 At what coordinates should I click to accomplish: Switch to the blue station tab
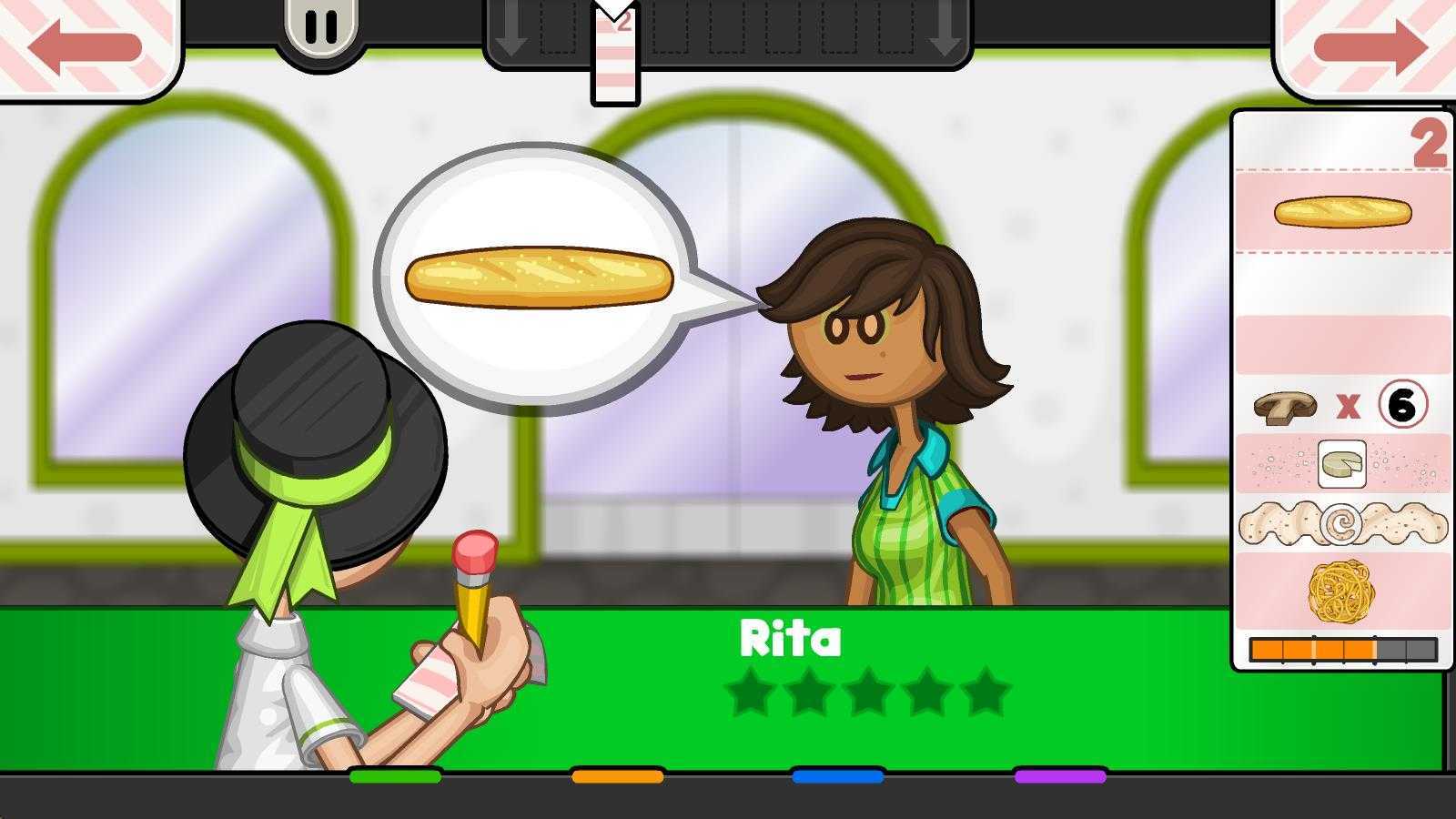coord(838,776)
